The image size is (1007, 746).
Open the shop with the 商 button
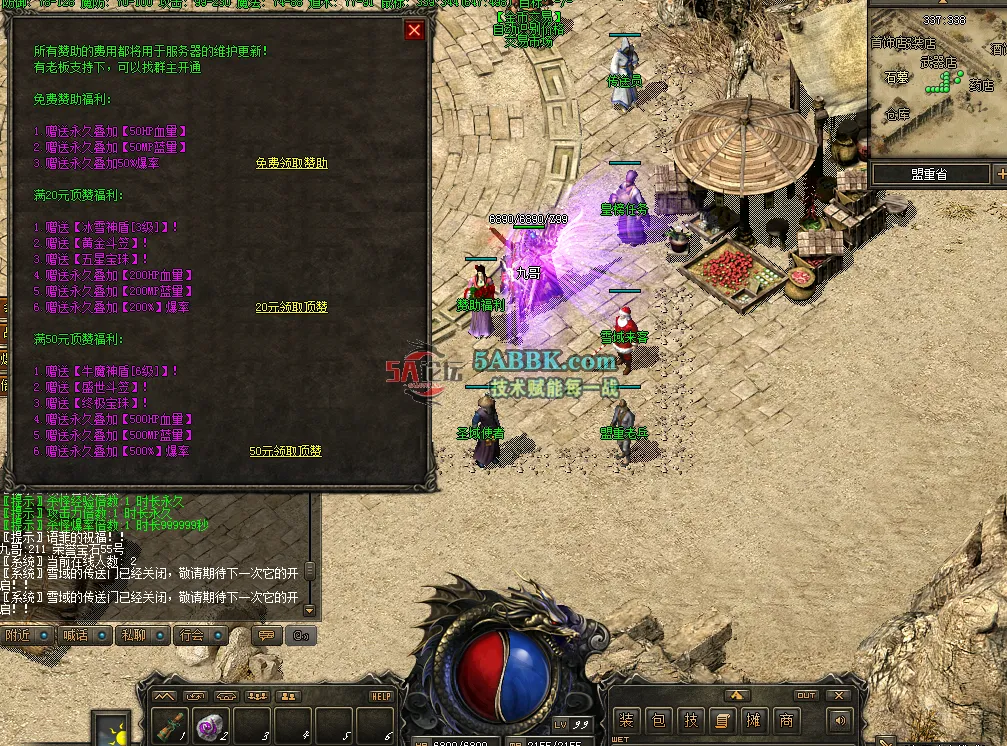[x=786, y=720]
